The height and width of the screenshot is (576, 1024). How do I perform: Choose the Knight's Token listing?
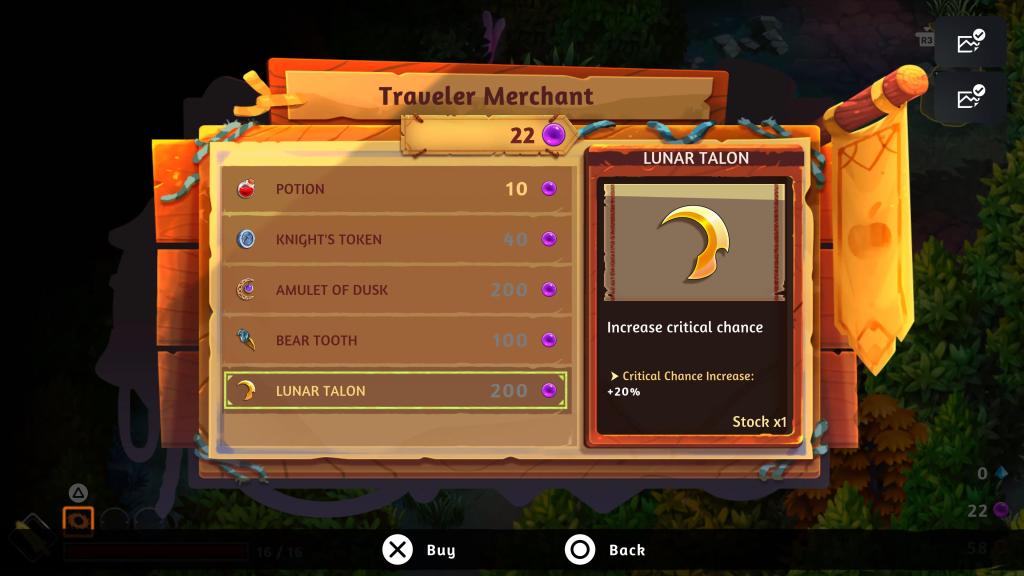point(396,239)
